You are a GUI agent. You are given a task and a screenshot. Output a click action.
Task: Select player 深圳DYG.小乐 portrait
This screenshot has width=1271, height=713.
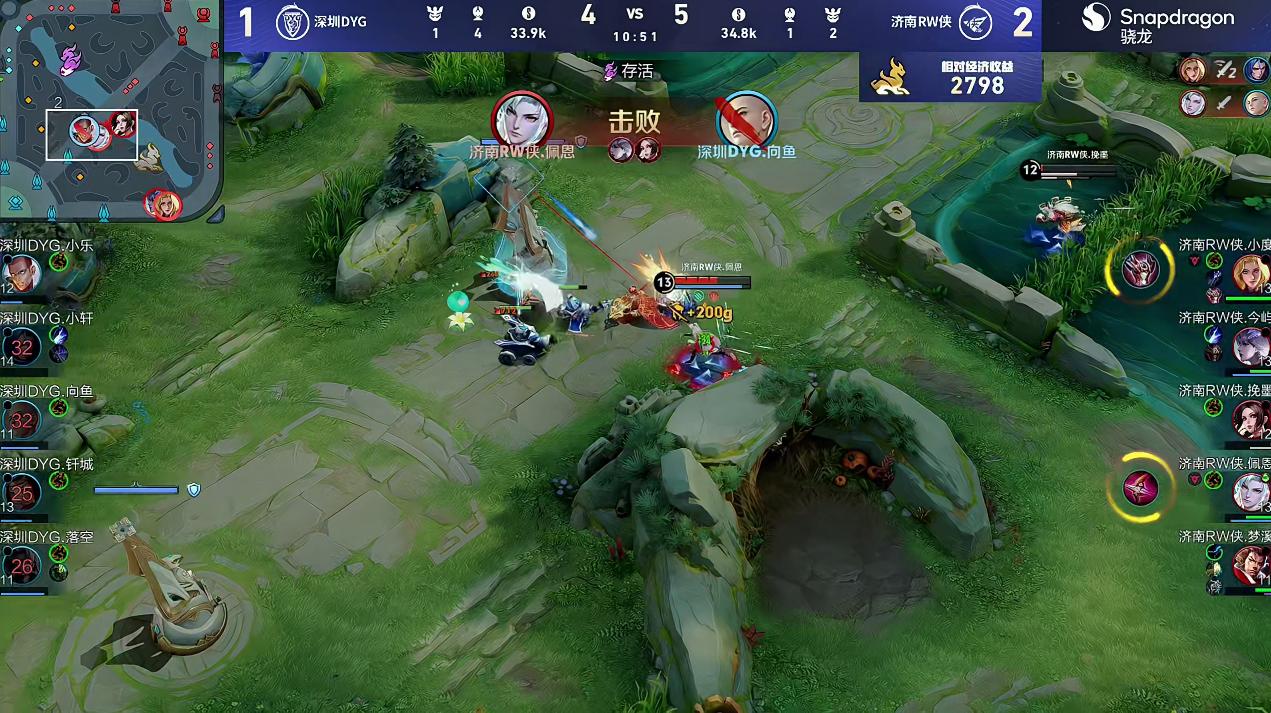pos(21,273)
